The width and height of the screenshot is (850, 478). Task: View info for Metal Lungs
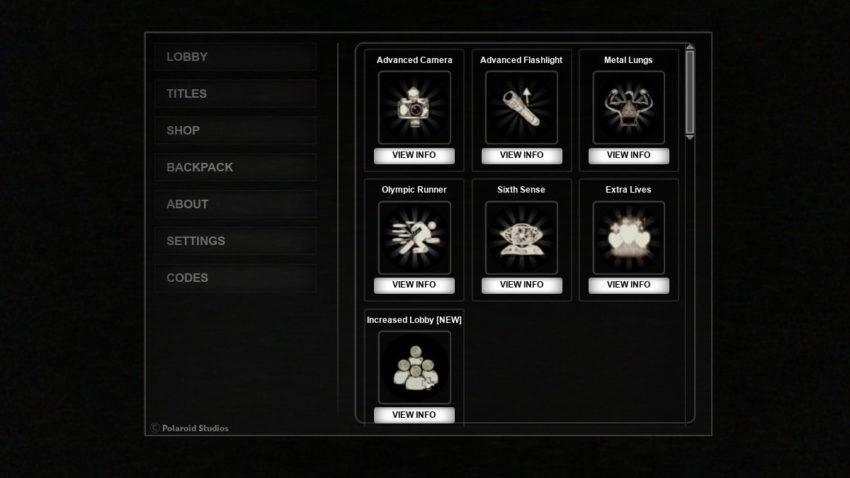pyautogui.click(x=628, y=155)
